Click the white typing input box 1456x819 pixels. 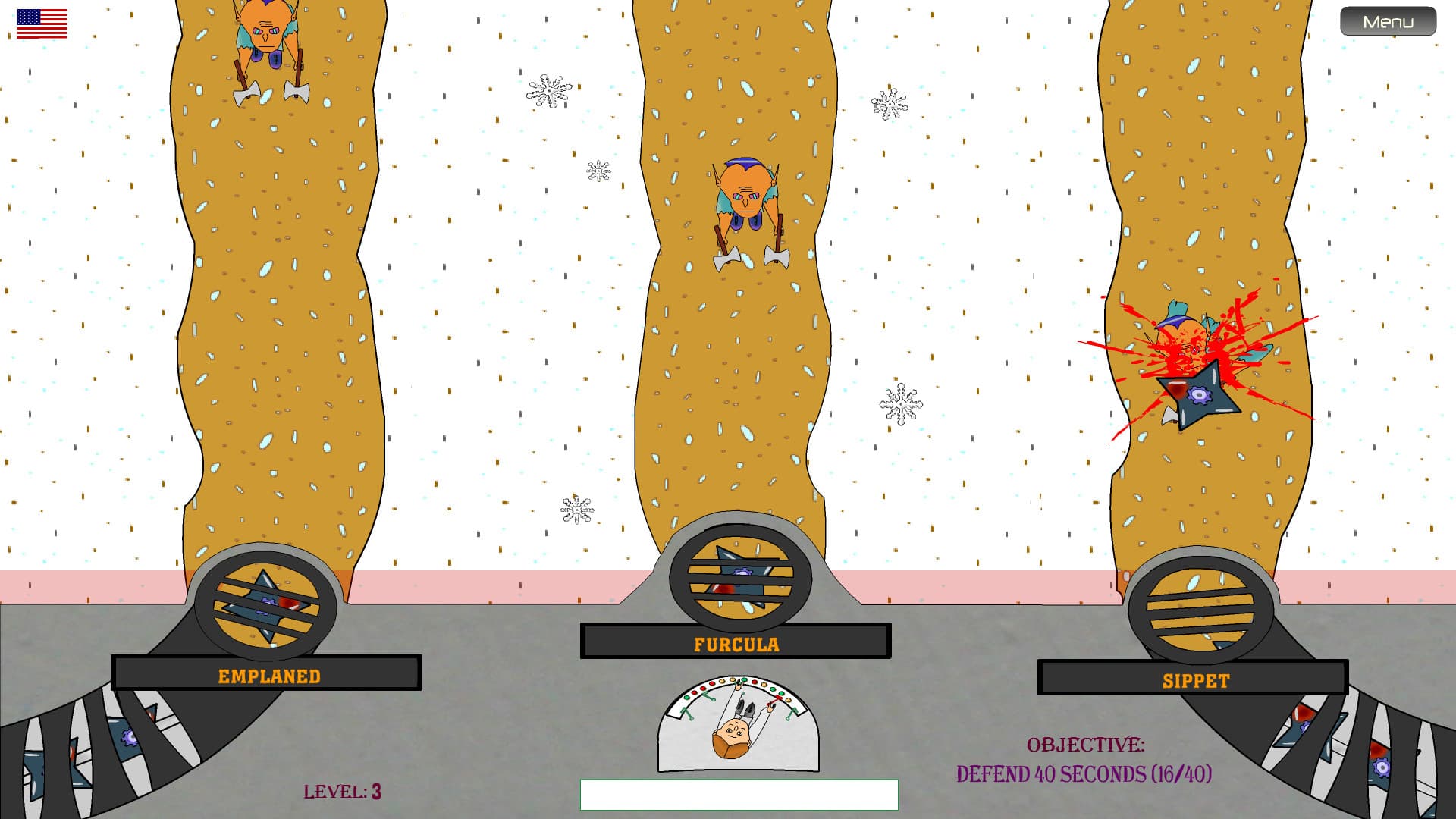[739, 795]
